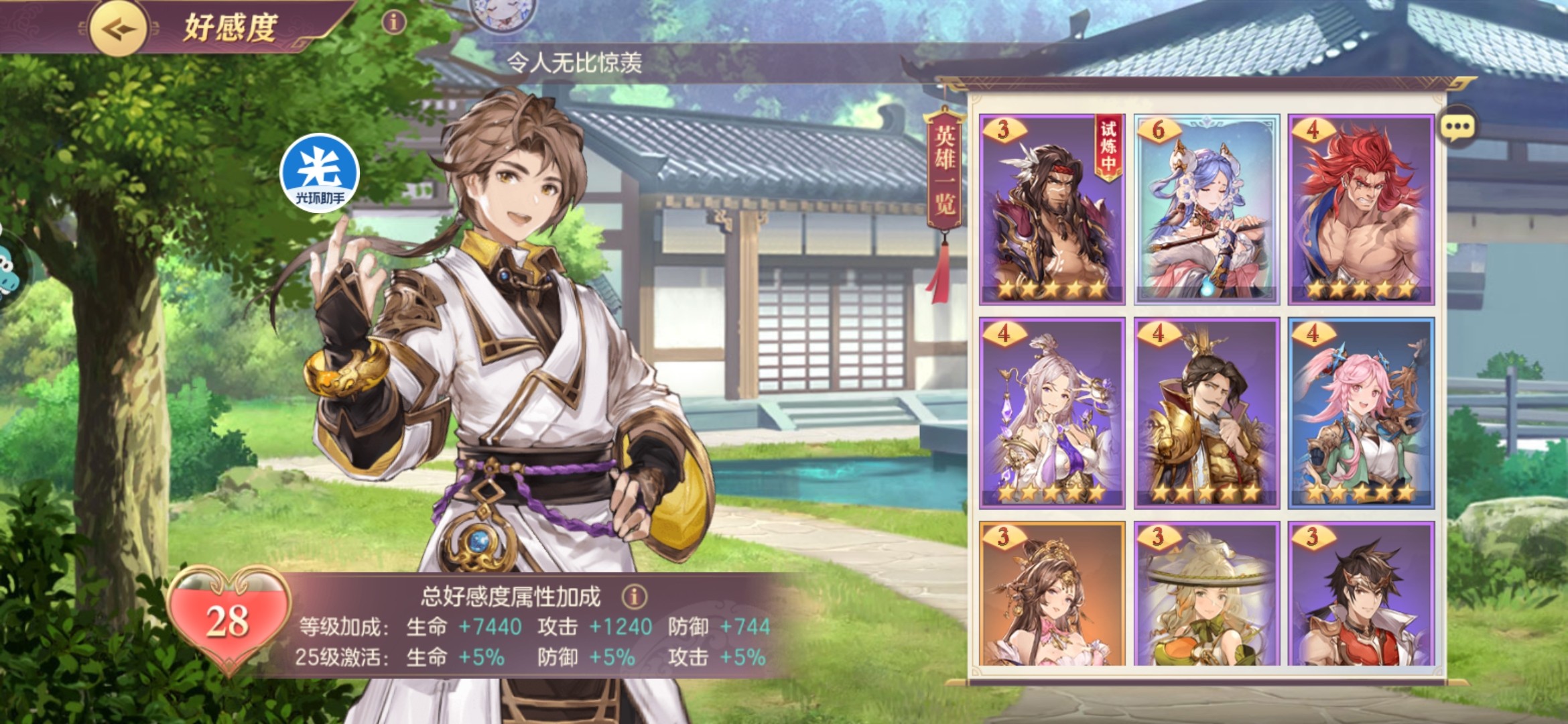Select the pink-haired girl hero card
Viewport: 1568px width, 724px height.
[1361, 413]
